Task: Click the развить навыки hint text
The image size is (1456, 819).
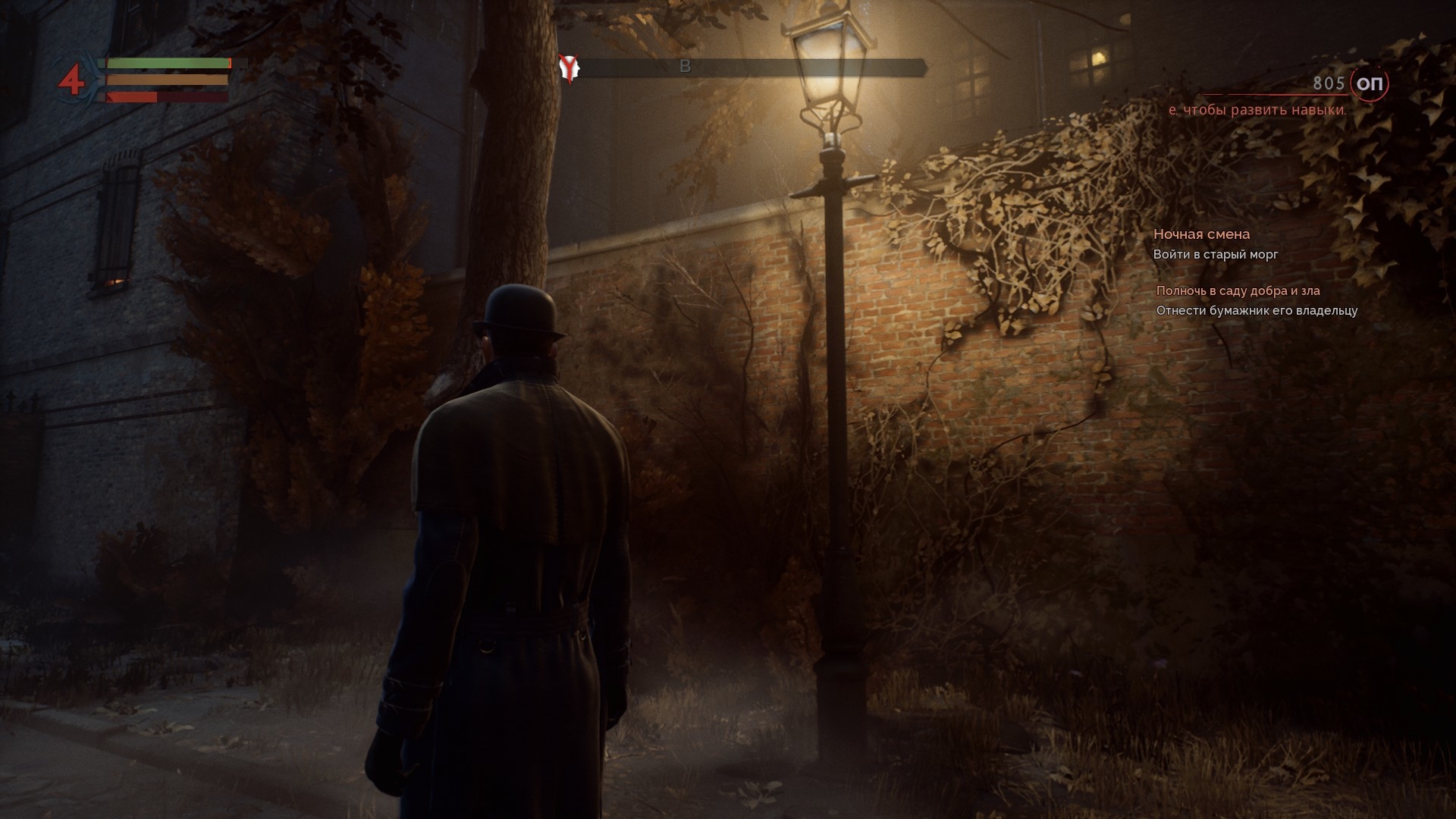Action: click(1257, 110)
